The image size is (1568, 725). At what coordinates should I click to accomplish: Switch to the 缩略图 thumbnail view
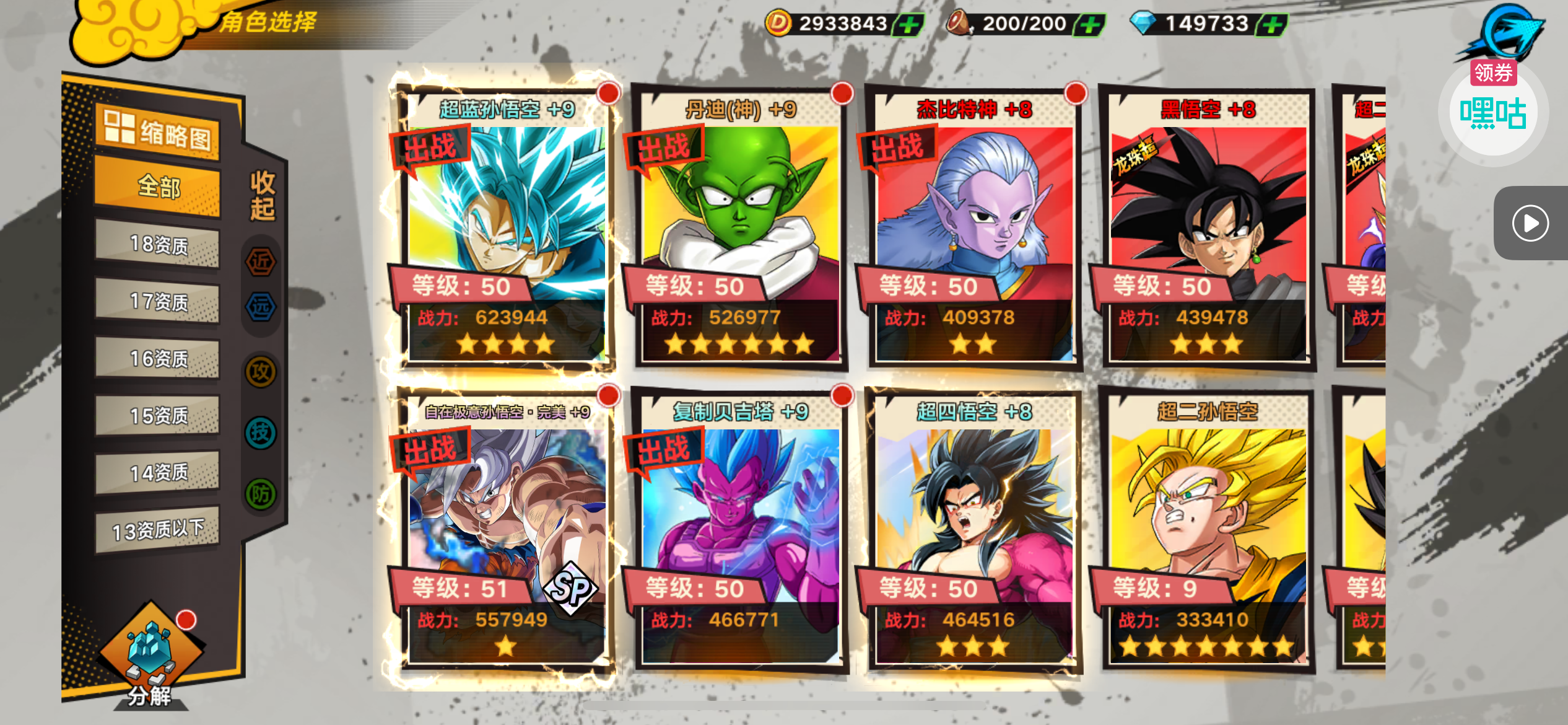tap(158, 131)
